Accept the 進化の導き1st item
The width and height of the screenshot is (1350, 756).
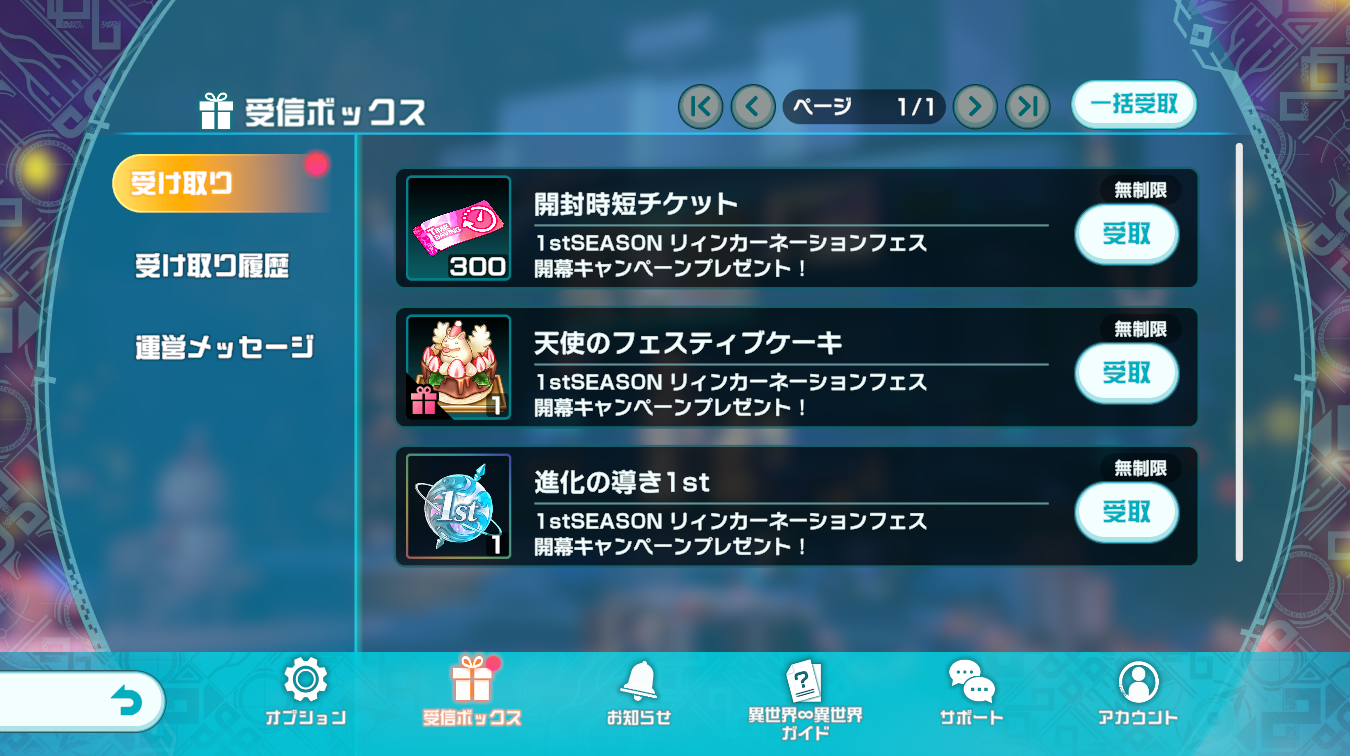tap(1126, 513)
